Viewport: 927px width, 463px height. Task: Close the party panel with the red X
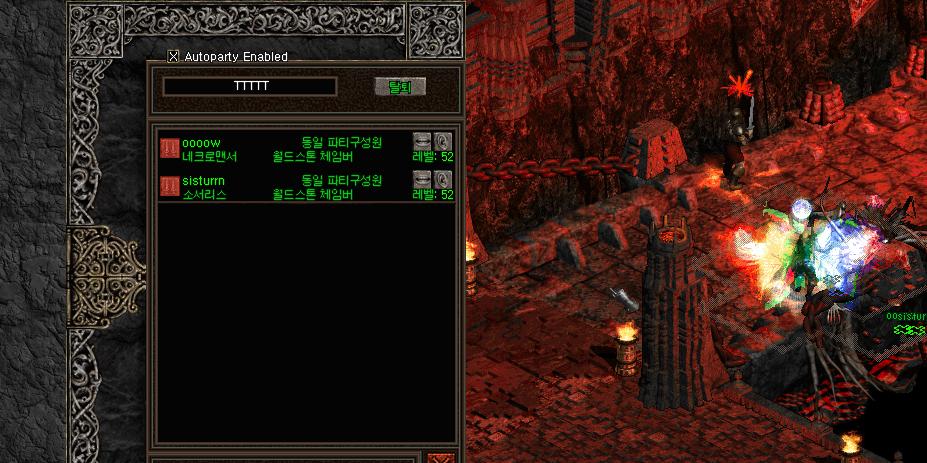[x=440, y=458]
